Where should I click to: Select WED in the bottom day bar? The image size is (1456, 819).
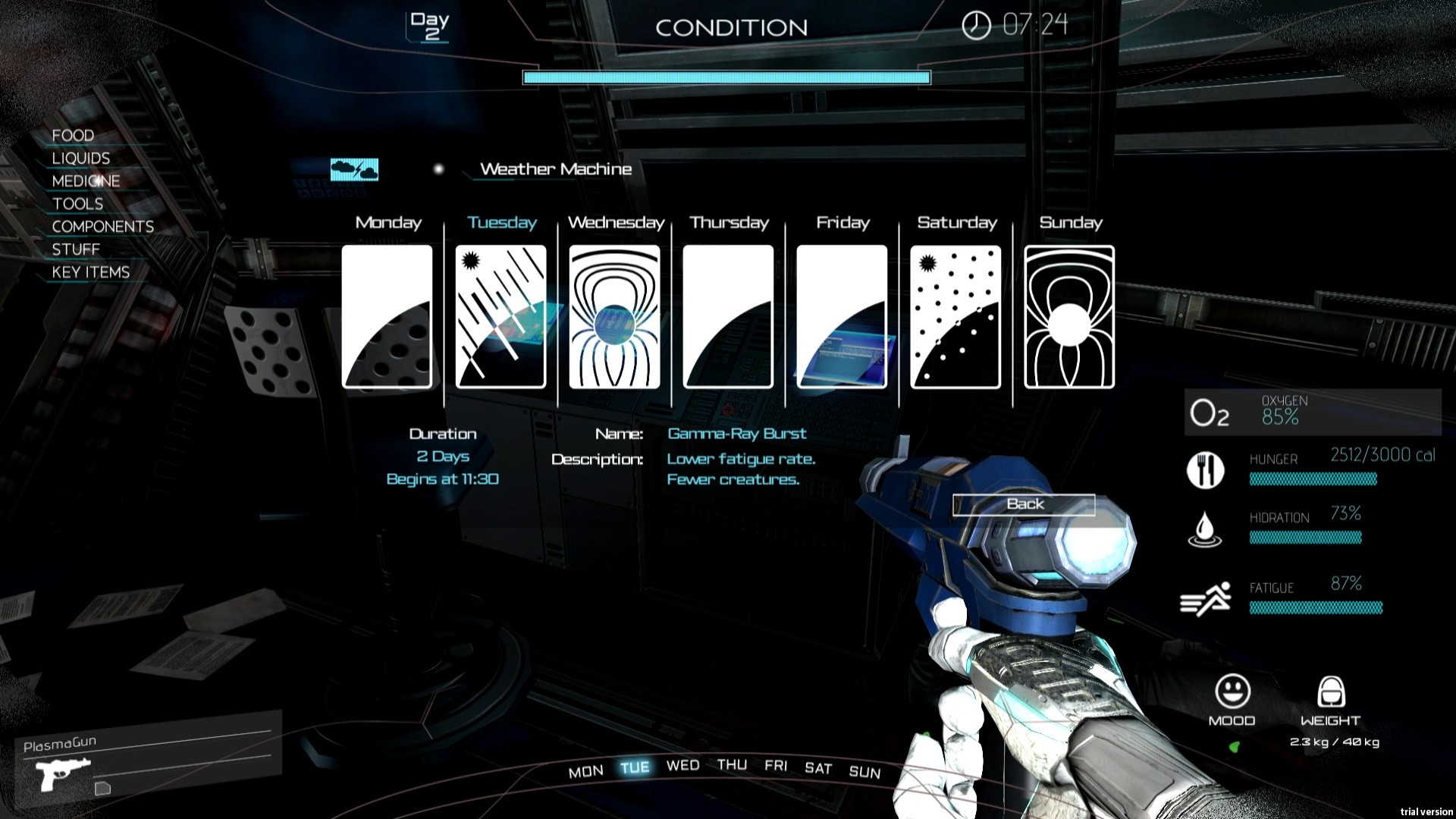[682, 766]
